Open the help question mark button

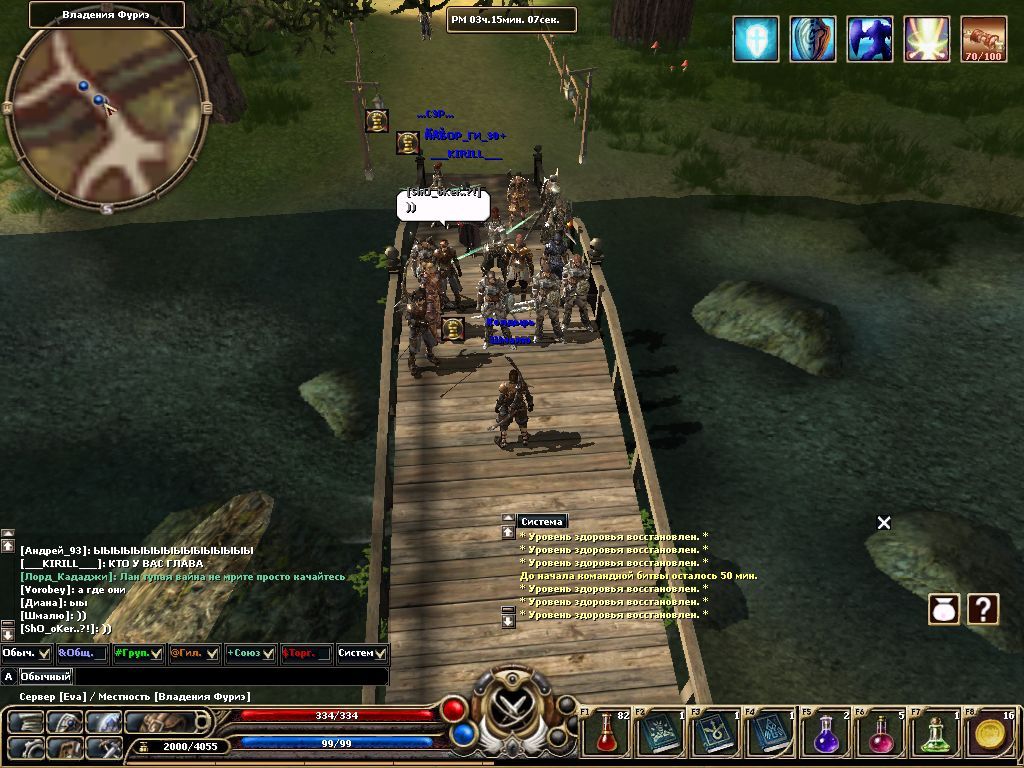tap(984, 609)
